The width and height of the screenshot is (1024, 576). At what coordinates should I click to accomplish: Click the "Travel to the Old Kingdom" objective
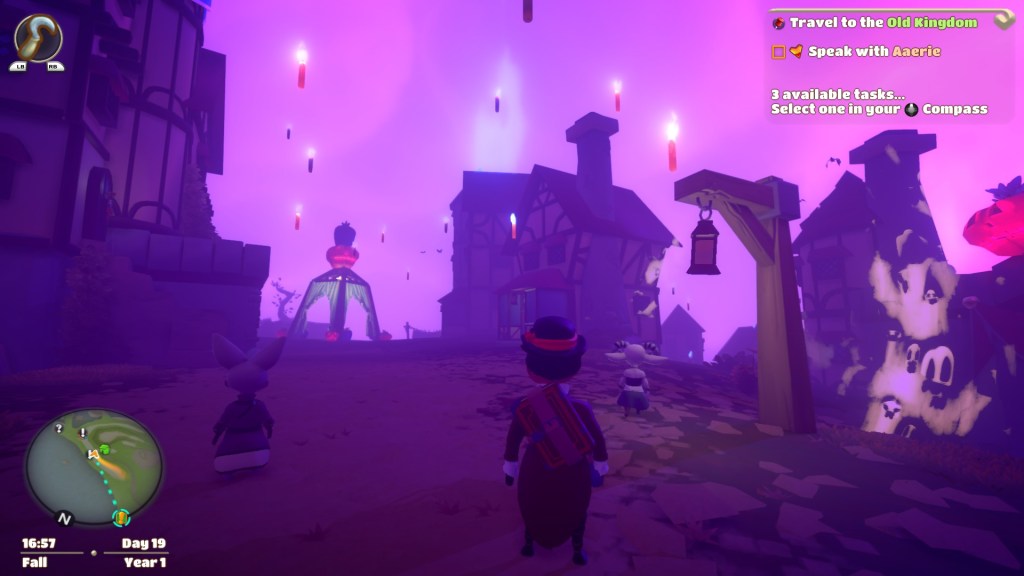click(x=881, y=22)
